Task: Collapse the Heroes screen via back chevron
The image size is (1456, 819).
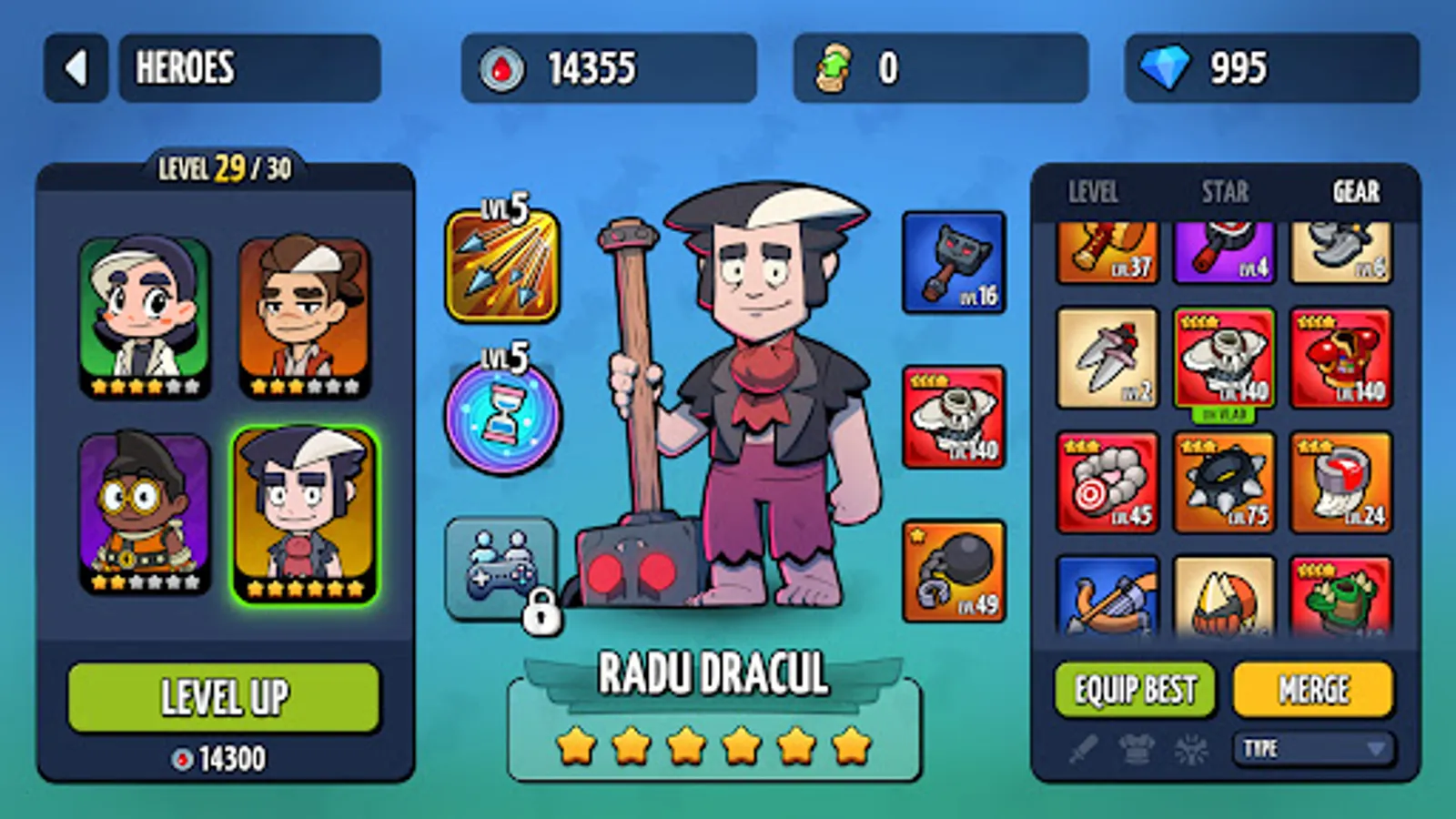Action: [x=76, y=67]
